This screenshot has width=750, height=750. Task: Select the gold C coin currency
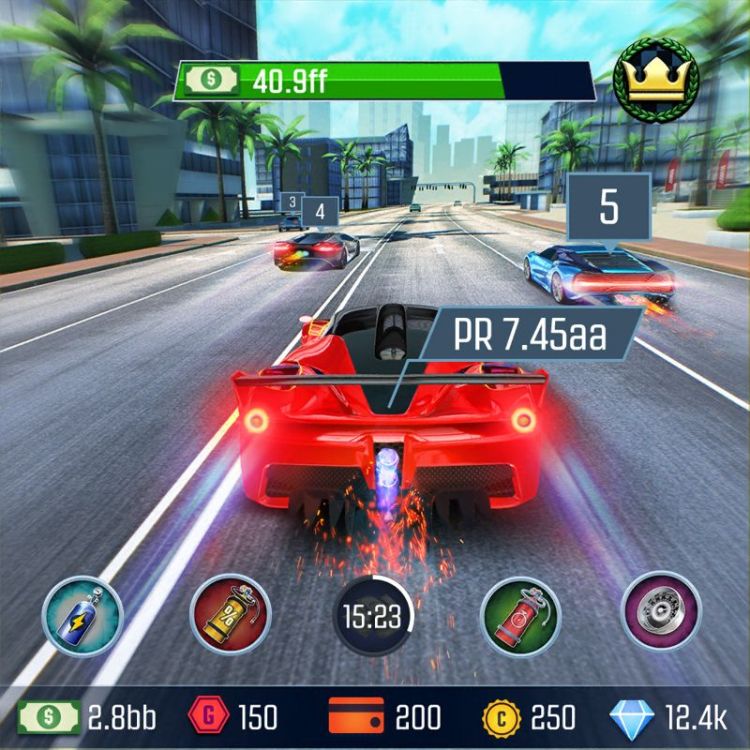(501, 717)
